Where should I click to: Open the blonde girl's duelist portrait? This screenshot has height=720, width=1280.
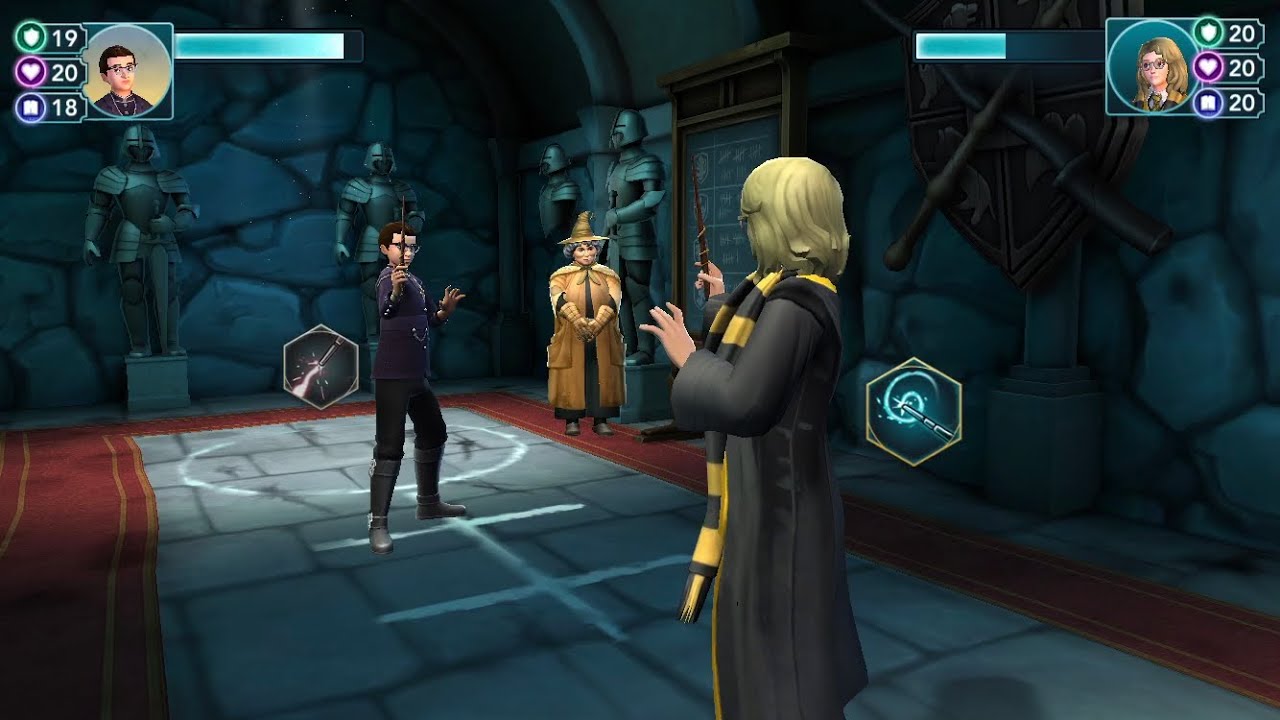pyautogui.click(x=1150, y=68)
